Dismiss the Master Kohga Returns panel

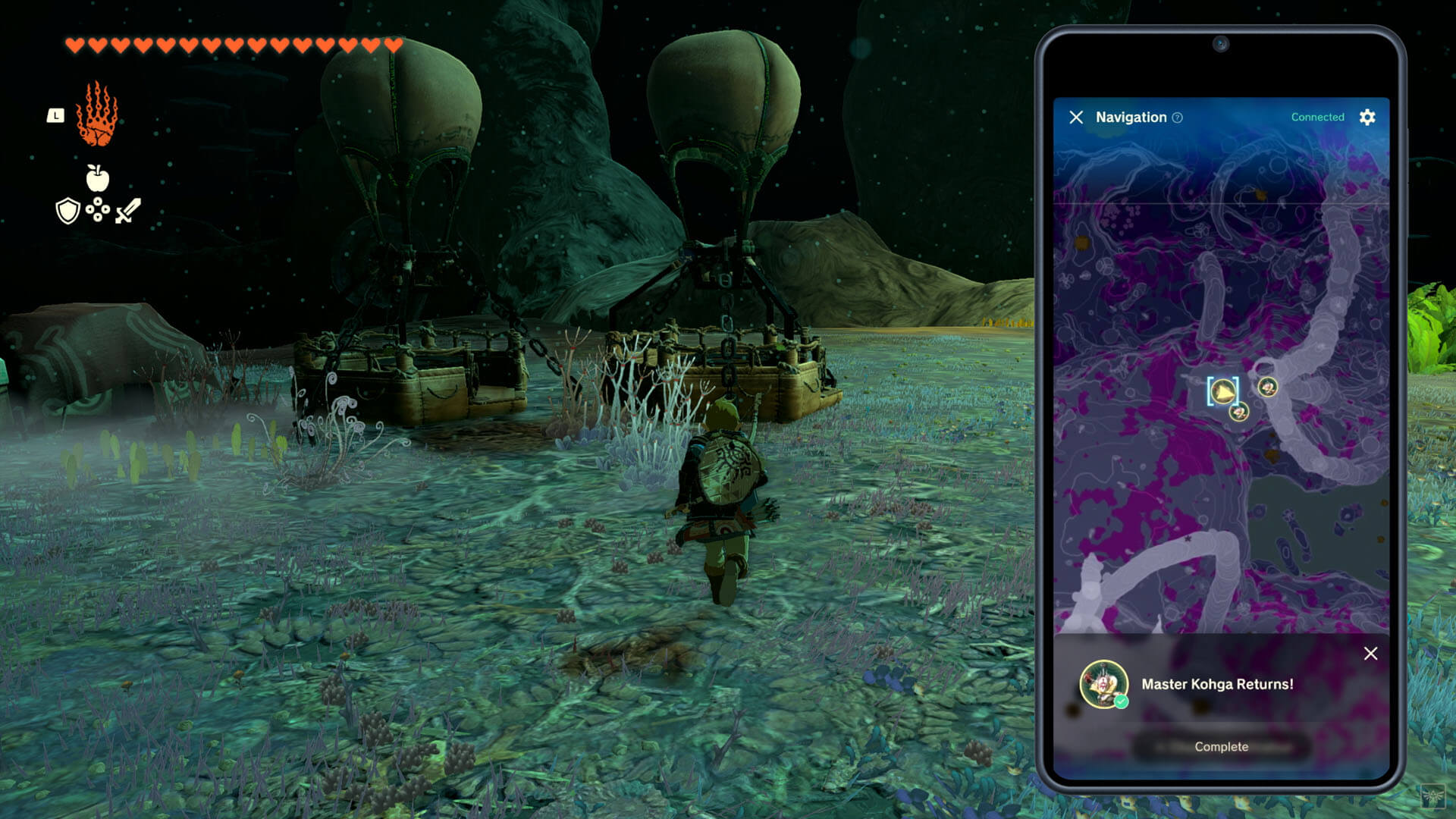1370,654
